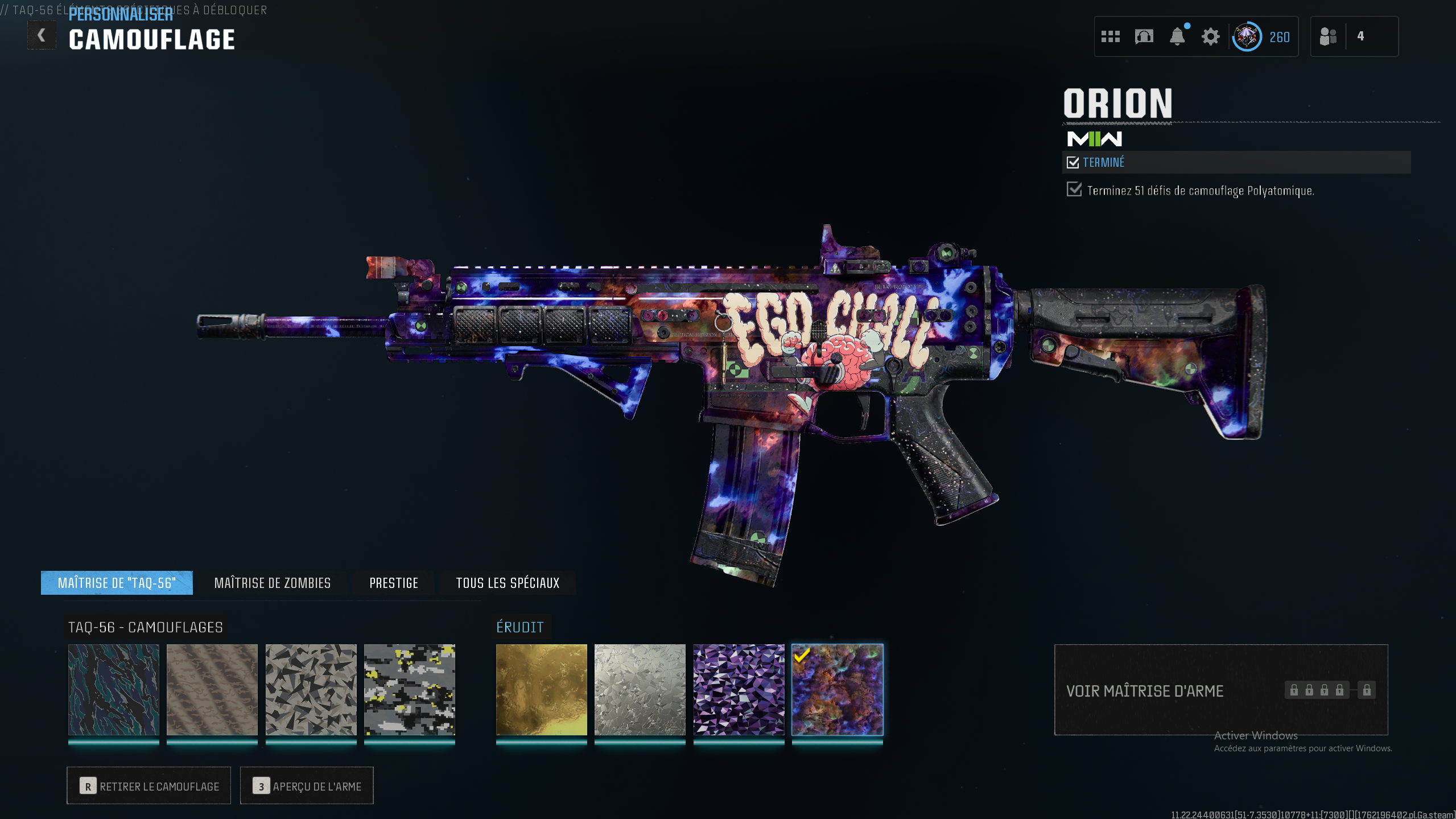Open the Prestige tab
Screen dimensions: 1456x819
(x=394, y=583)
